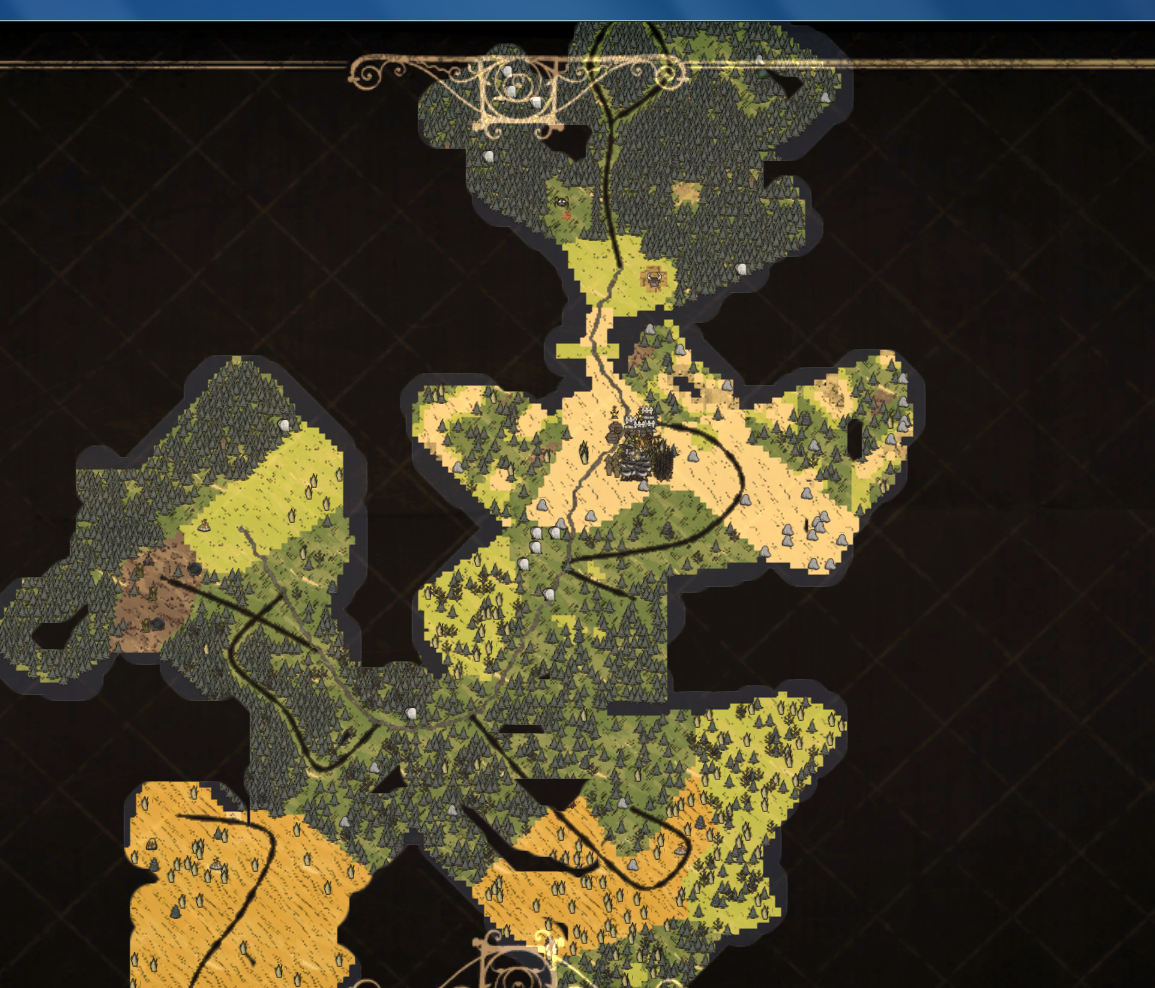Screen dimensions: 1155x988
Task: Click the base camp structure cluster on the map
Action: (x=641, y=447)
